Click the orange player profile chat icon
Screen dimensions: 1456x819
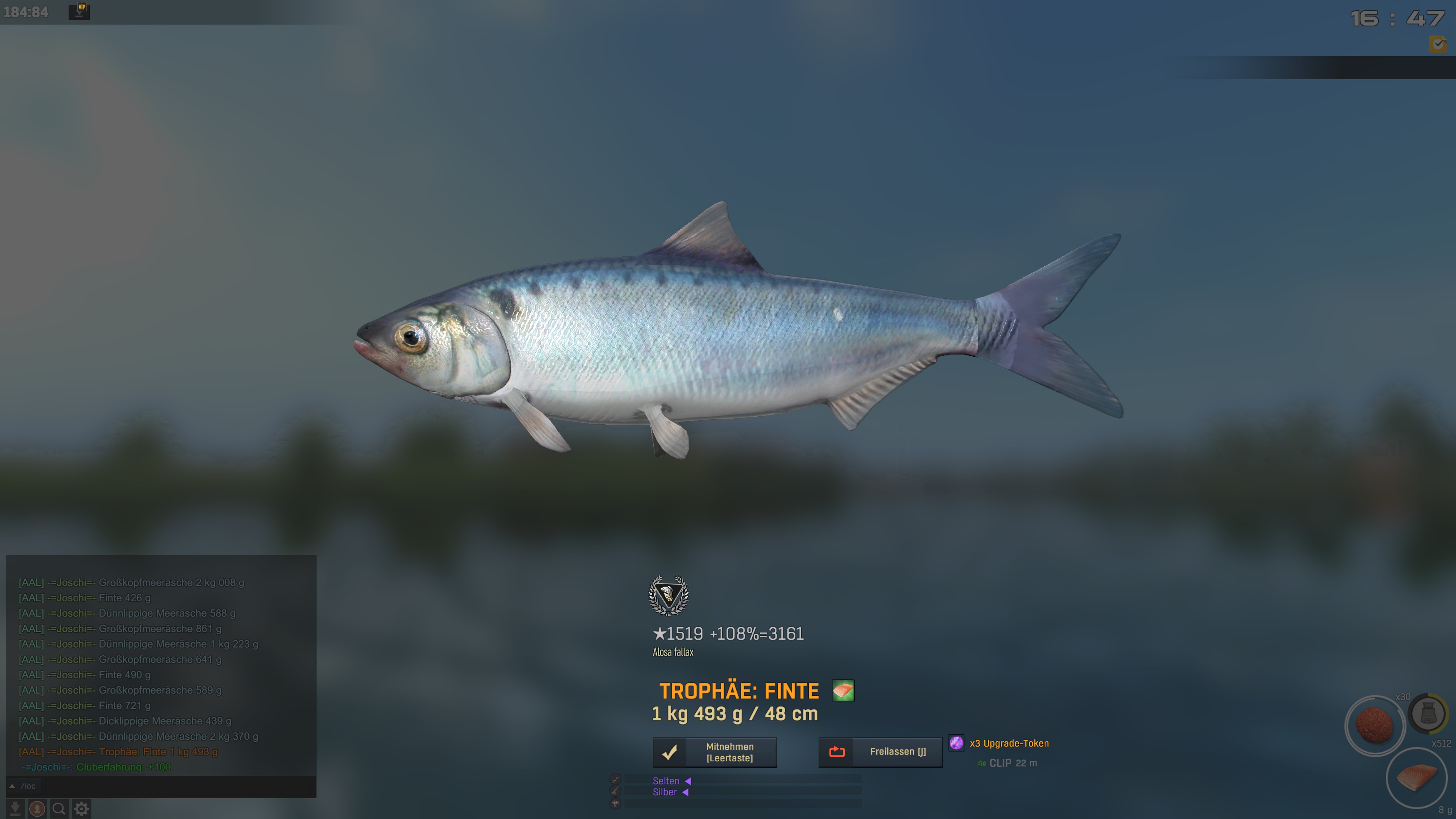coord(37,809)
